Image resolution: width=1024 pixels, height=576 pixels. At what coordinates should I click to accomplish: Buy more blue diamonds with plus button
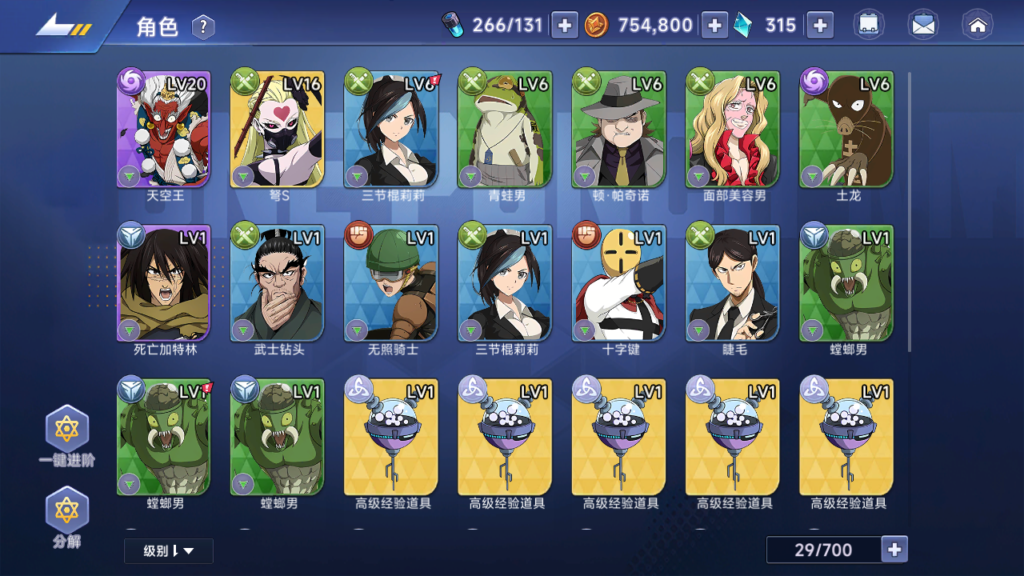tap(820, 26)
